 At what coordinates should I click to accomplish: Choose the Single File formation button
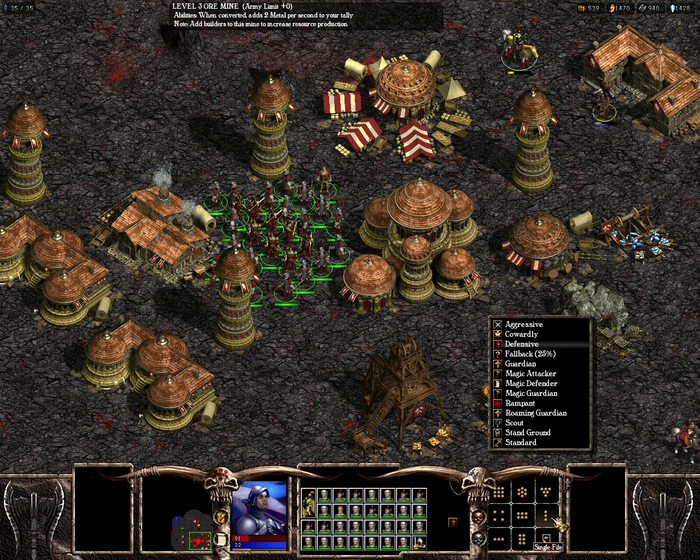point(548,514)
